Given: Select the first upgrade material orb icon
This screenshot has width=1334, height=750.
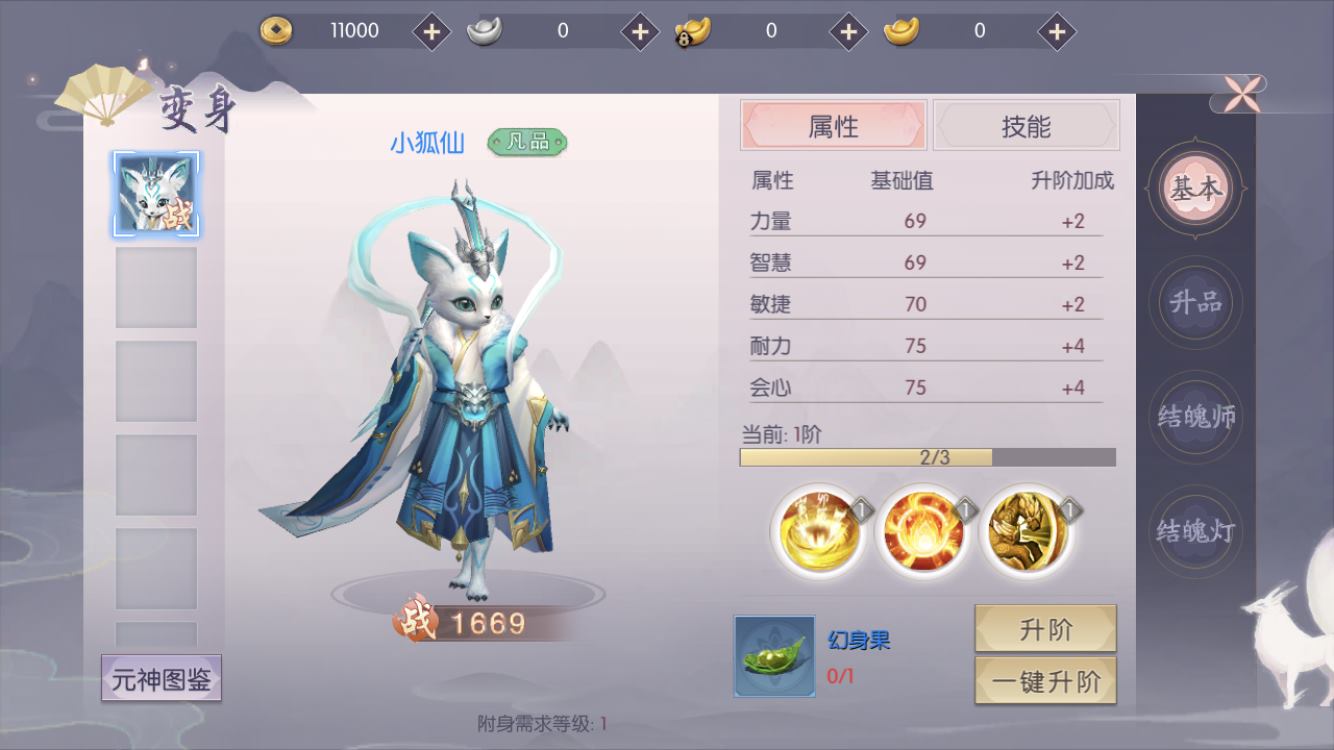Looking at the screenshot, I should click(816, 530).
